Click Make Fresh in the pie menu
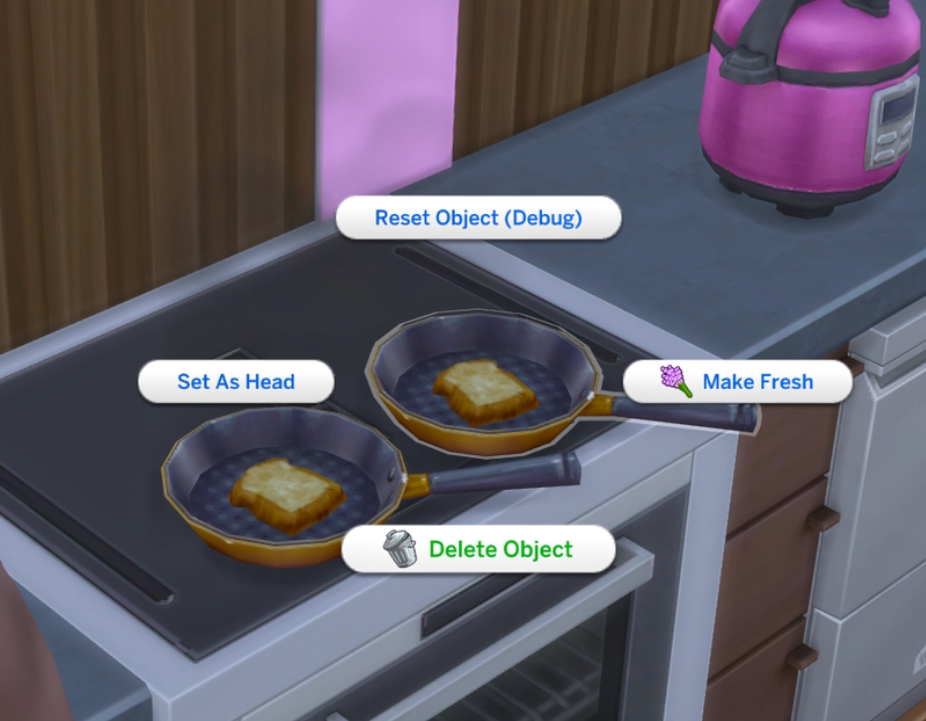This screenshot has width=926, height=721. [x=738, y=382]
